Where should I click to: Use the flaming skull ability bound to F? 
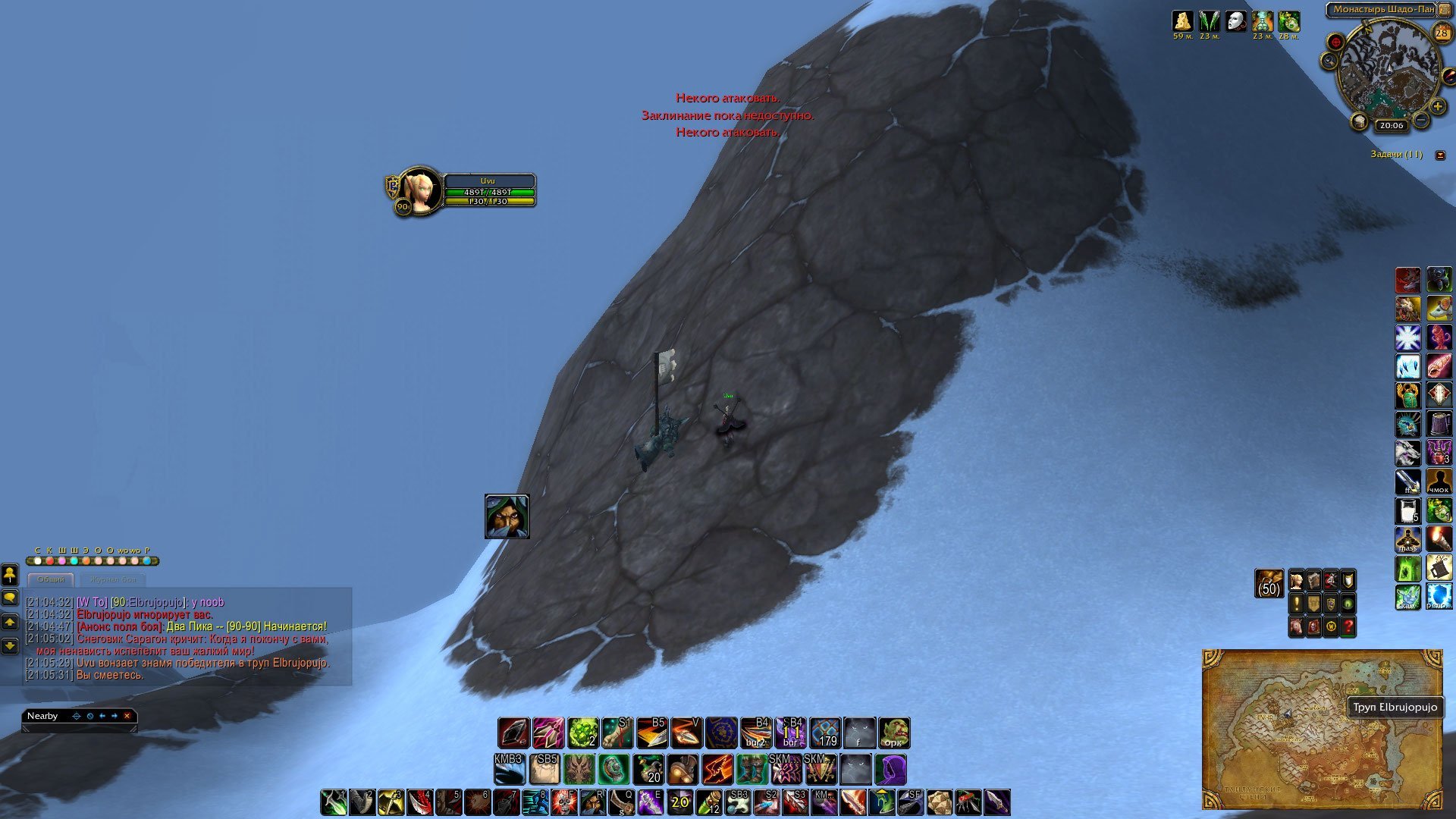pos(565,802)
